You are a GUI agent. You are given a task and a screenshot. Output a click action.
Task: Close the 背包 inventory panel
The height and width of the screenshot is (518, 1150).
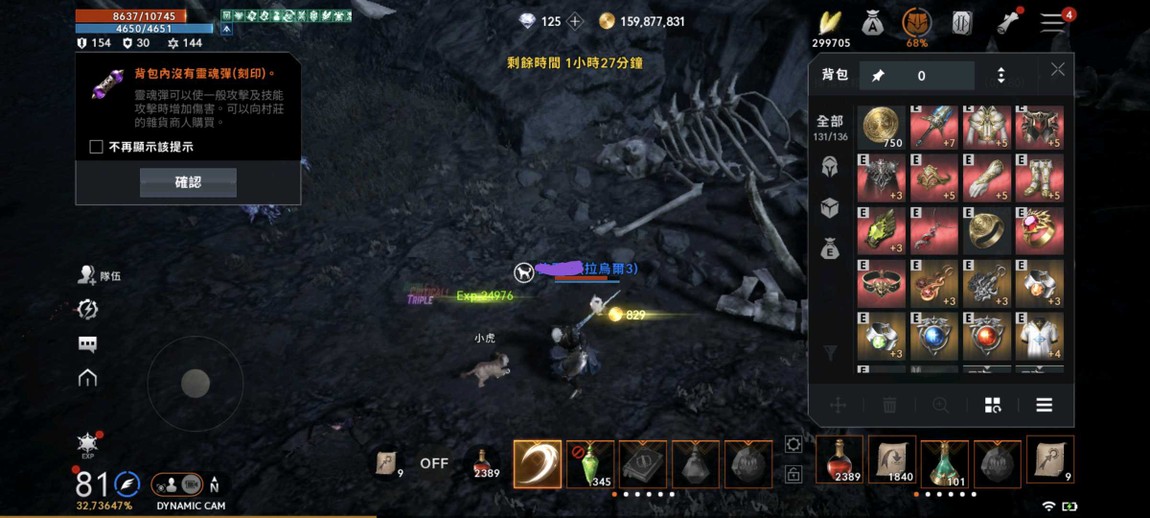coord(1057,69)
